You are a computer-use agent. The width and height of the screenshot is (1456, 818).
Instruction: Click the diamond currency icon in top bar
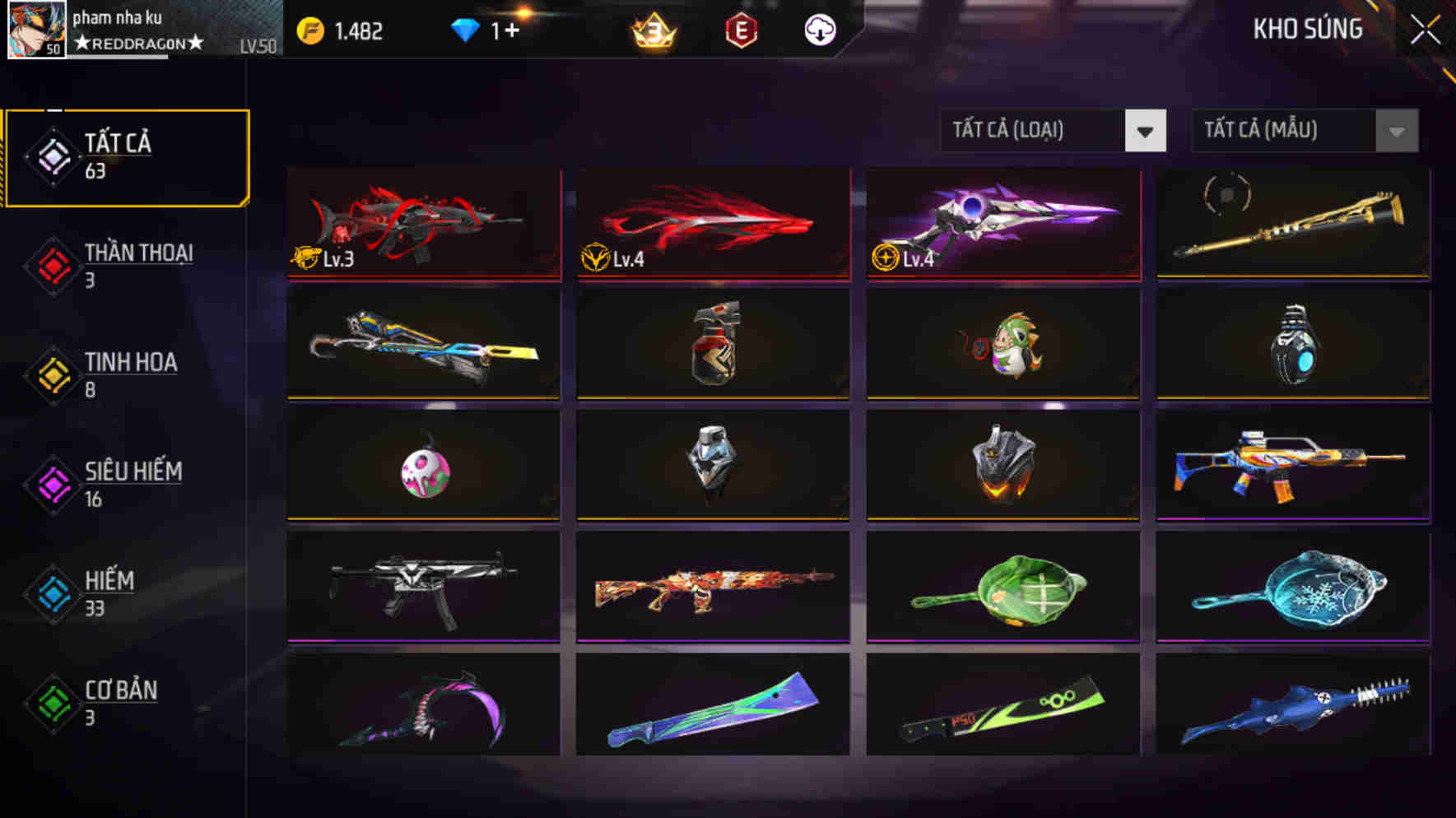point(467,30)
